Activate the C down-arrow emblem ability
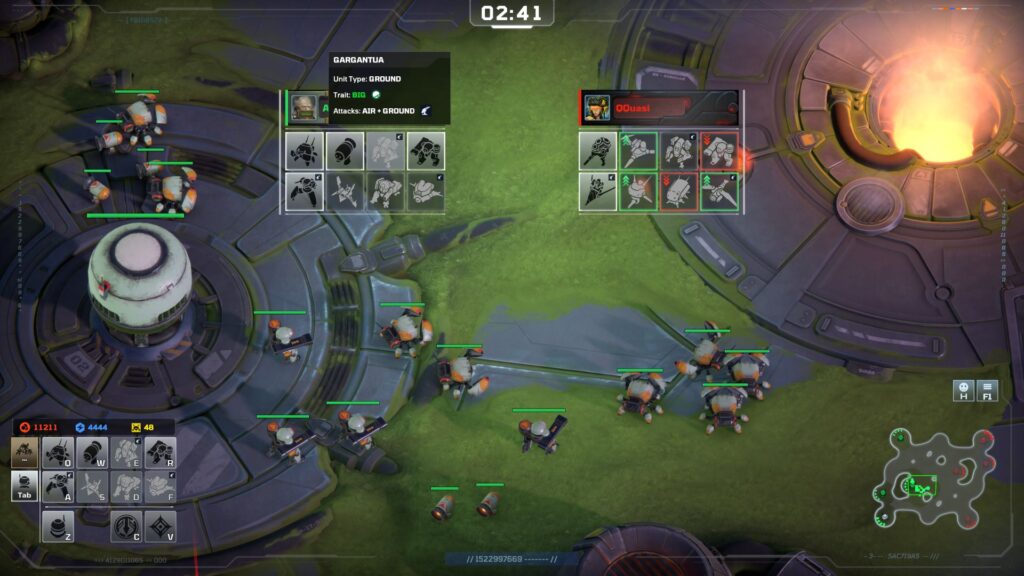This screenshot has height=576, width=1024. pyautogui.click(x=126, y=526)
